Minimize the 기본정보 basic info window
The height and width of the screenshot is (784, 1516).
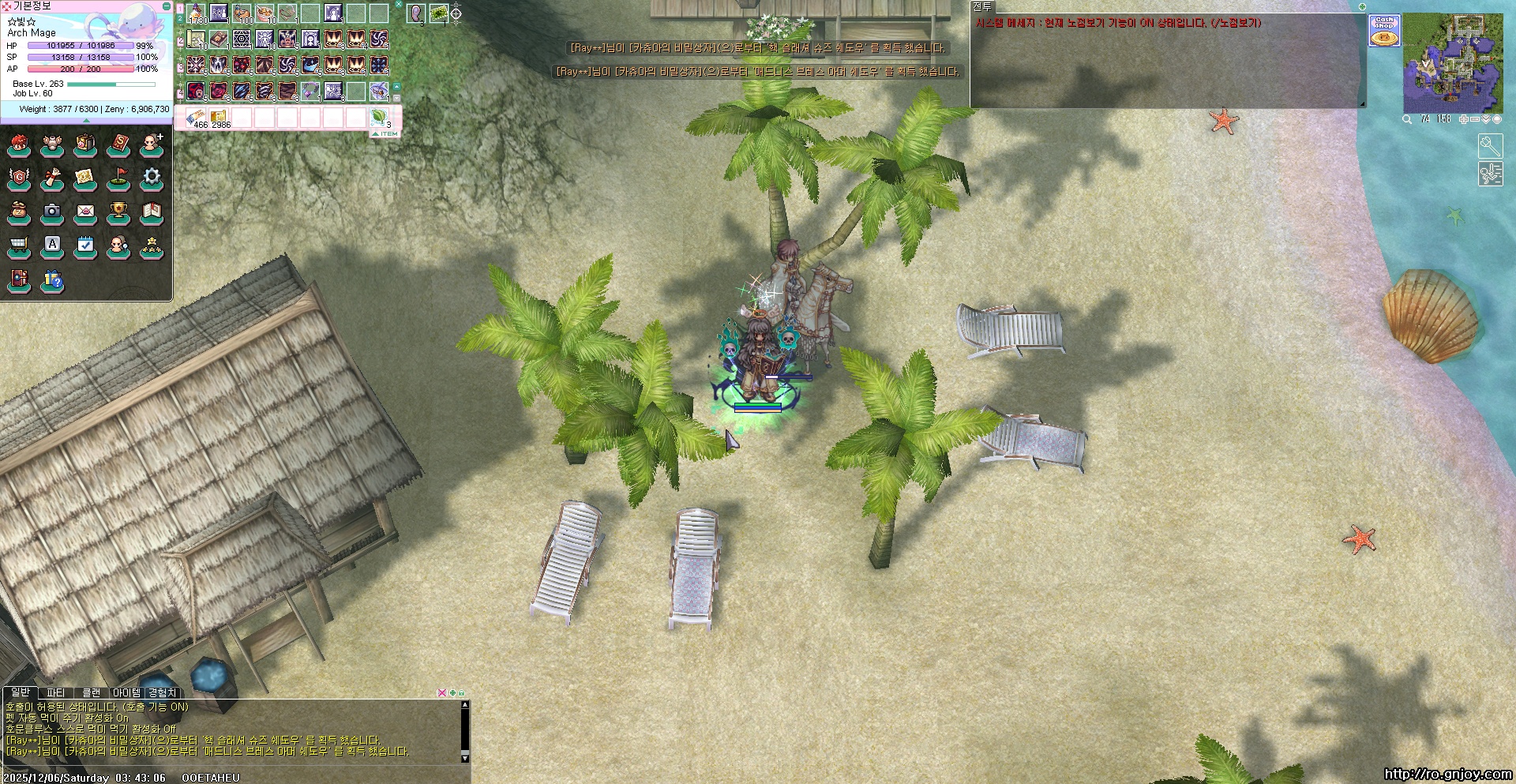pos(166,6)
